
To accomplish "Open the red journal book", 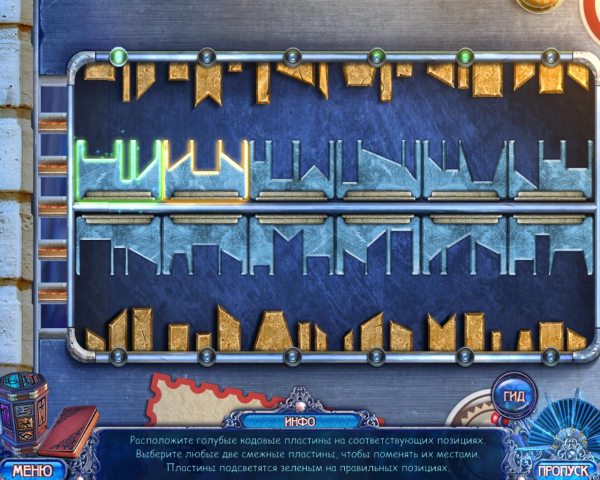I will 74,430.
